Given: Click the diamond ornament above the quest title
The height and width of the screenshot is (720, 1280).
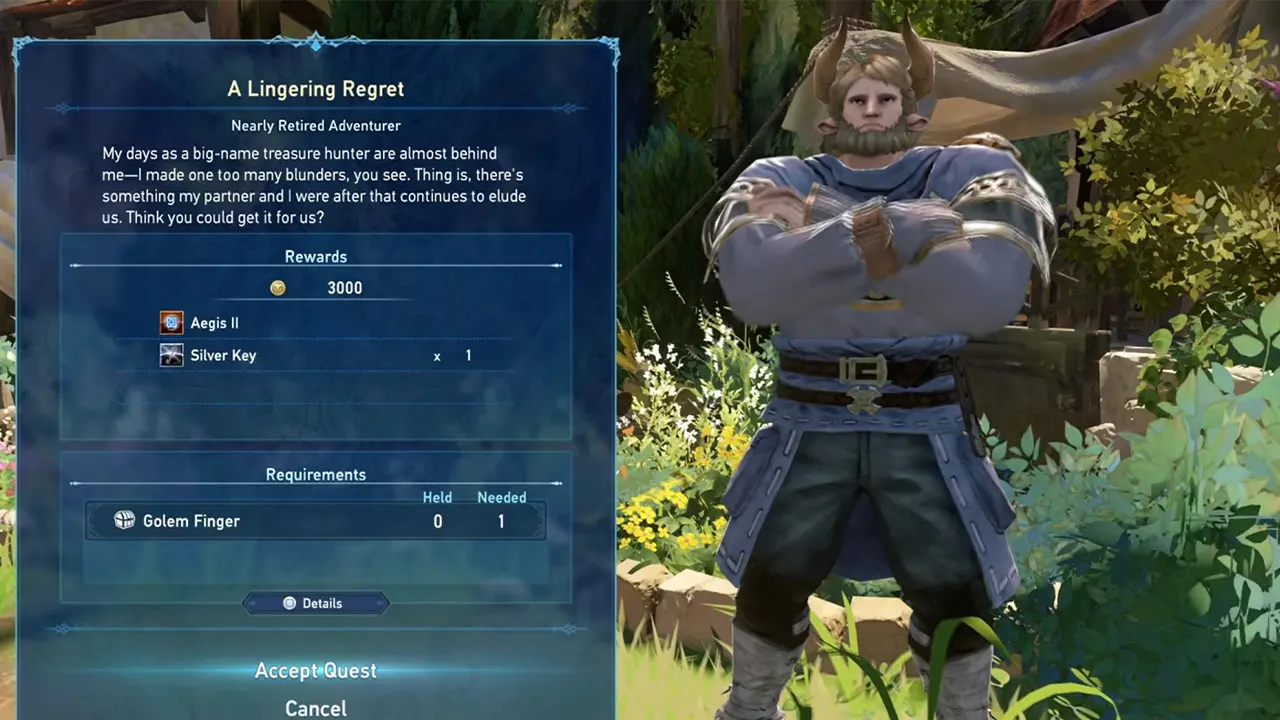Looking at the screenshot, I should coord(316,46).
